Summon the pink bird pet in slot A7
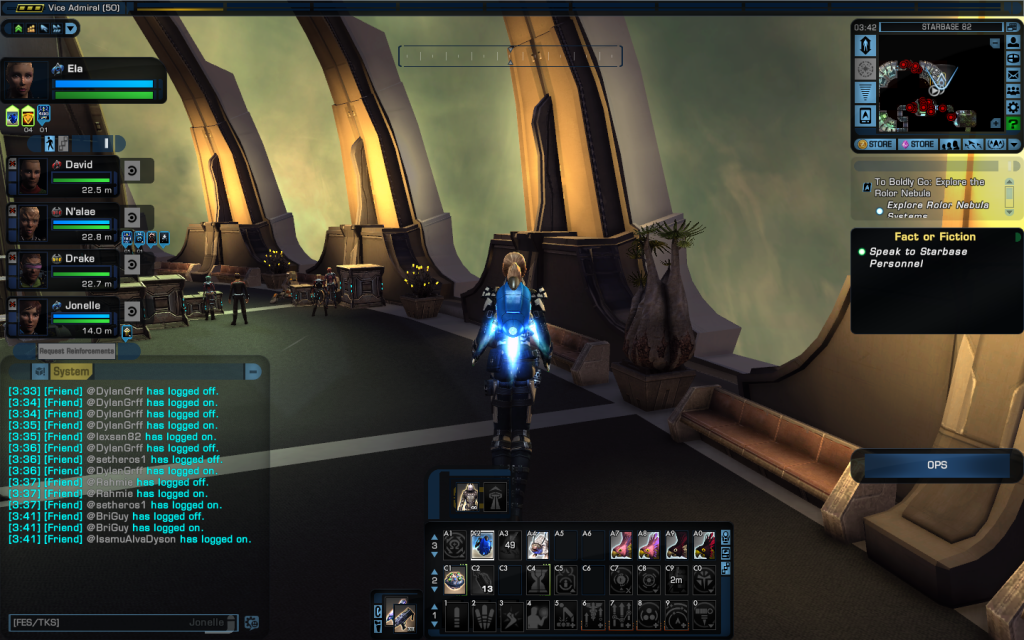This screenshot has width=1024, height=640. (x=622, y=546)
